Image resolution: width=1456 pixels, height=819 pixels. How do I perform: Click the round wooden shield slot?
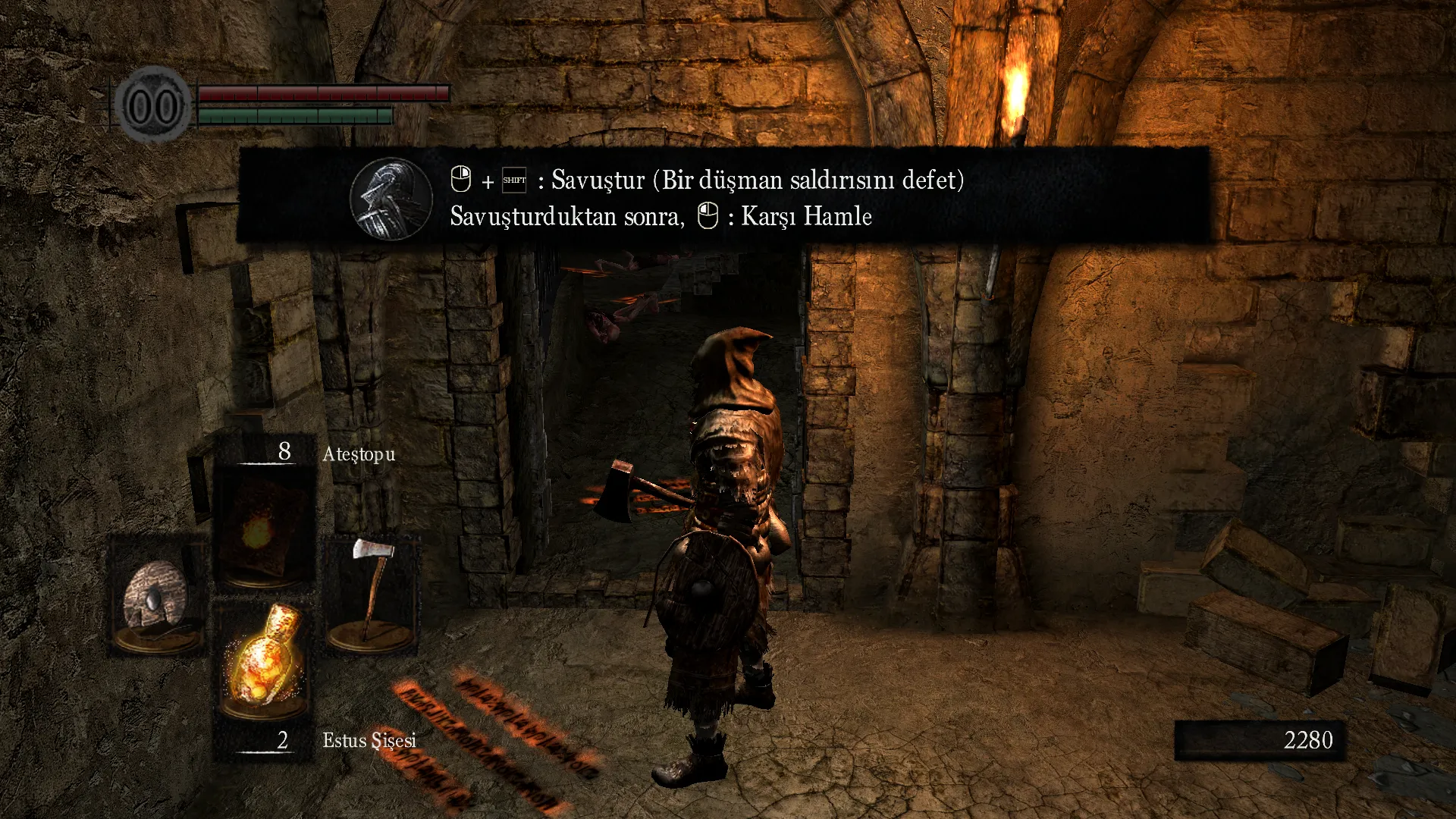pyautogui.click(x=157, y=597)
